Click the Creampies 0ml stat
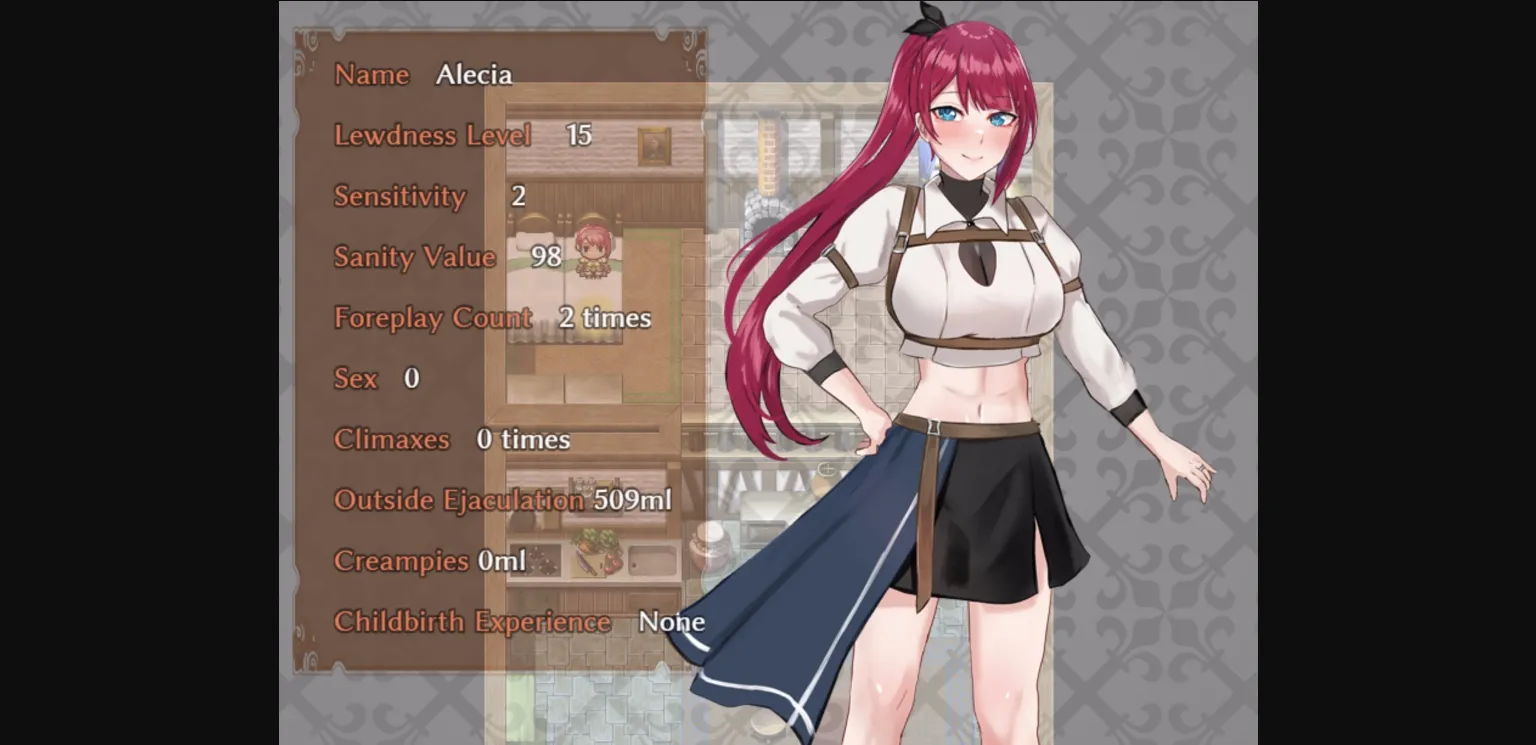Viewport: 1536px width, 745px height. (x=428, y=561)
